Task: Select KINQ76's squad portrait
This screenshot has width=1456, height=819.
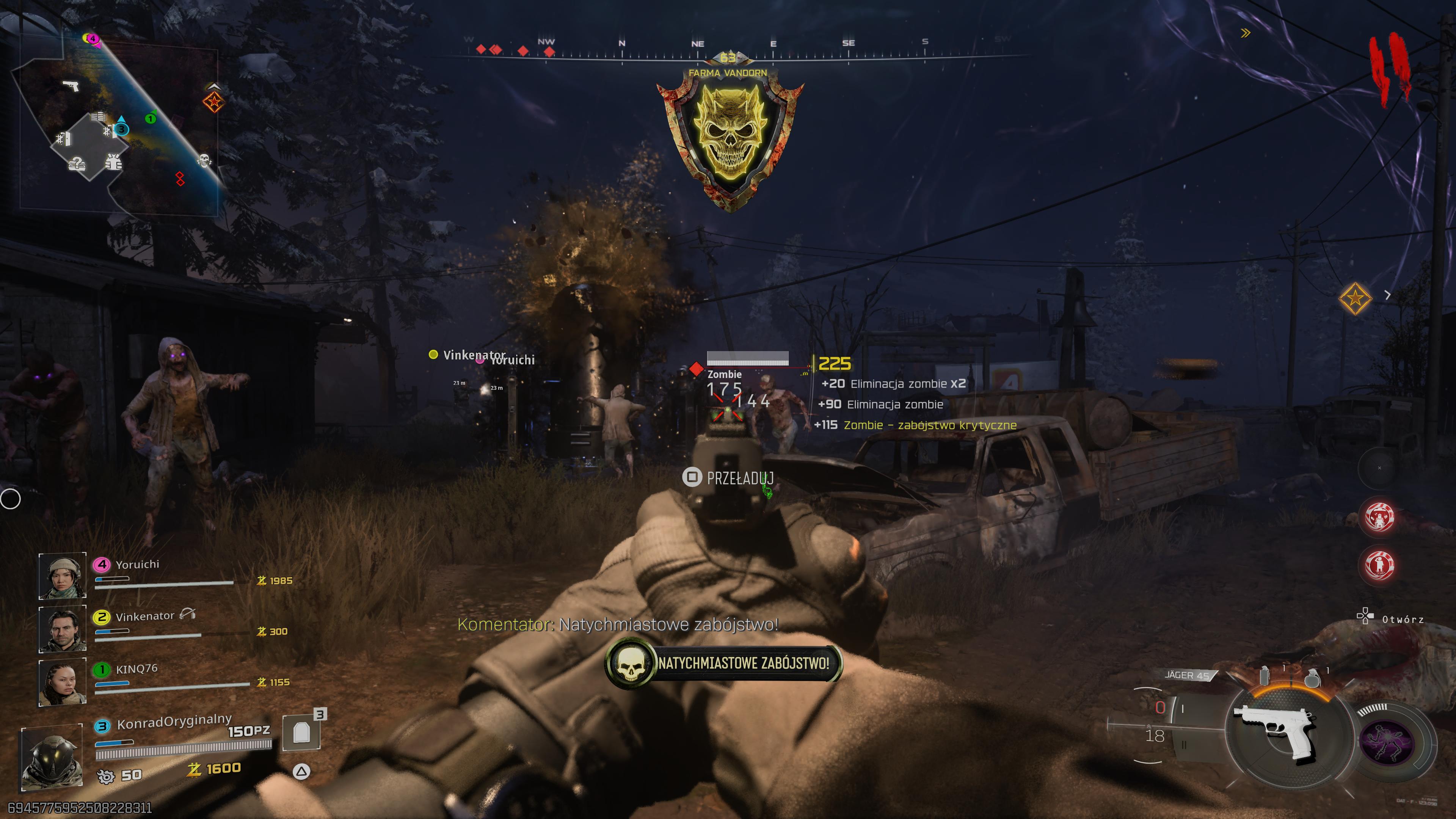Action: [62, 682]
